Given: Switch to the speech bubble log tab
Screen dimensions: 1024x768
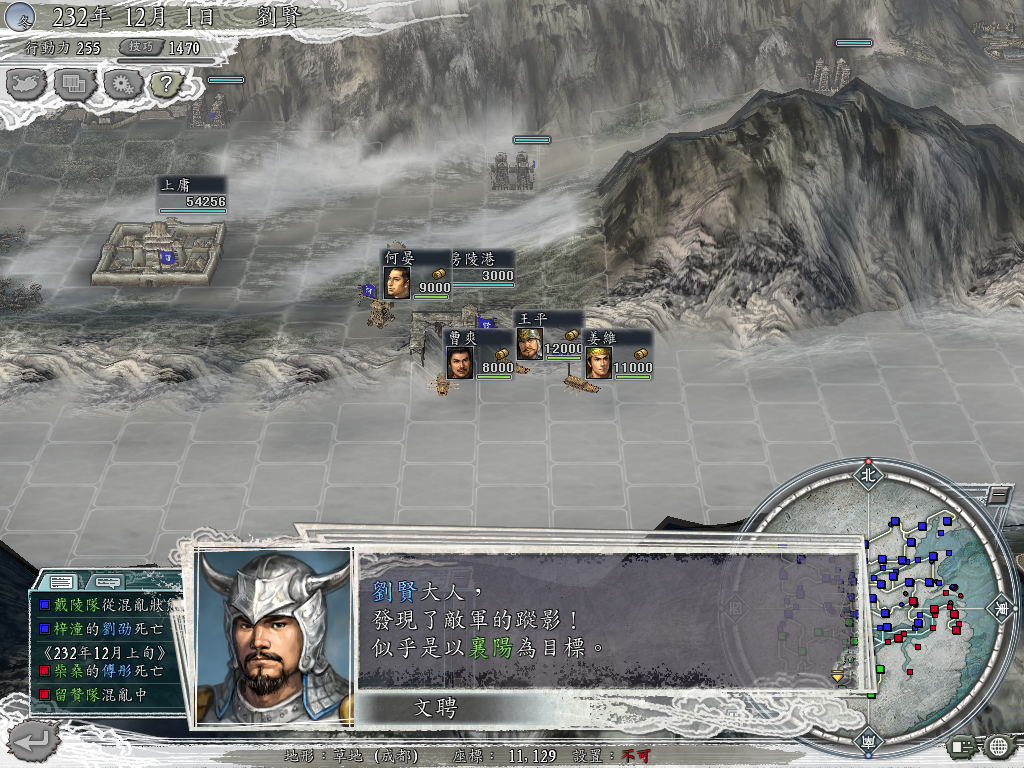Looking at the screenshot, I should tap(108, 581).
